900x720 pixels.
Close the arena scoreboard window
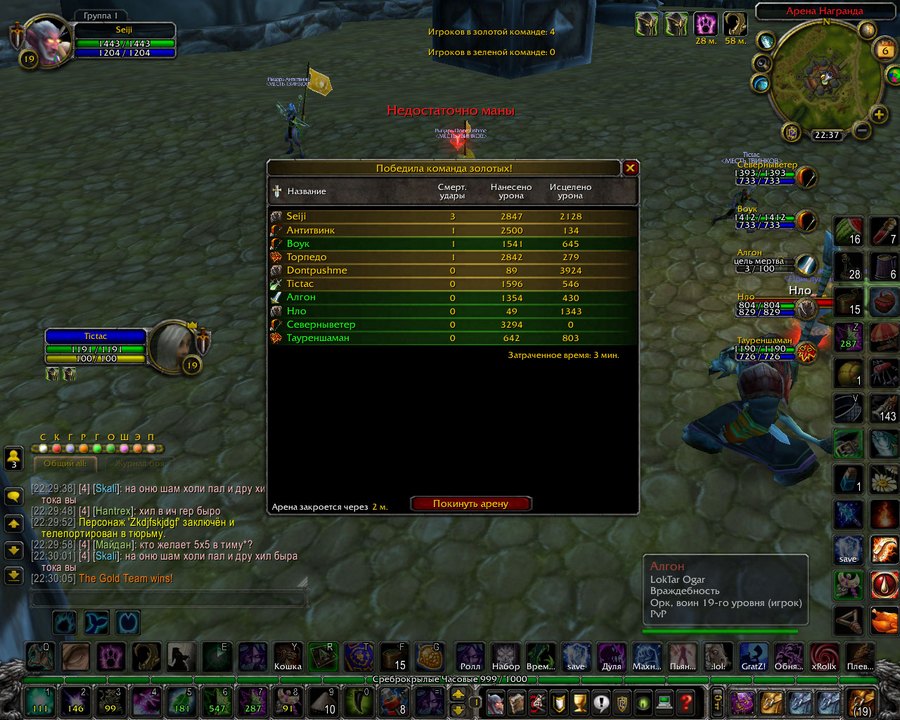pyautogui.click(x=630, y=168)
